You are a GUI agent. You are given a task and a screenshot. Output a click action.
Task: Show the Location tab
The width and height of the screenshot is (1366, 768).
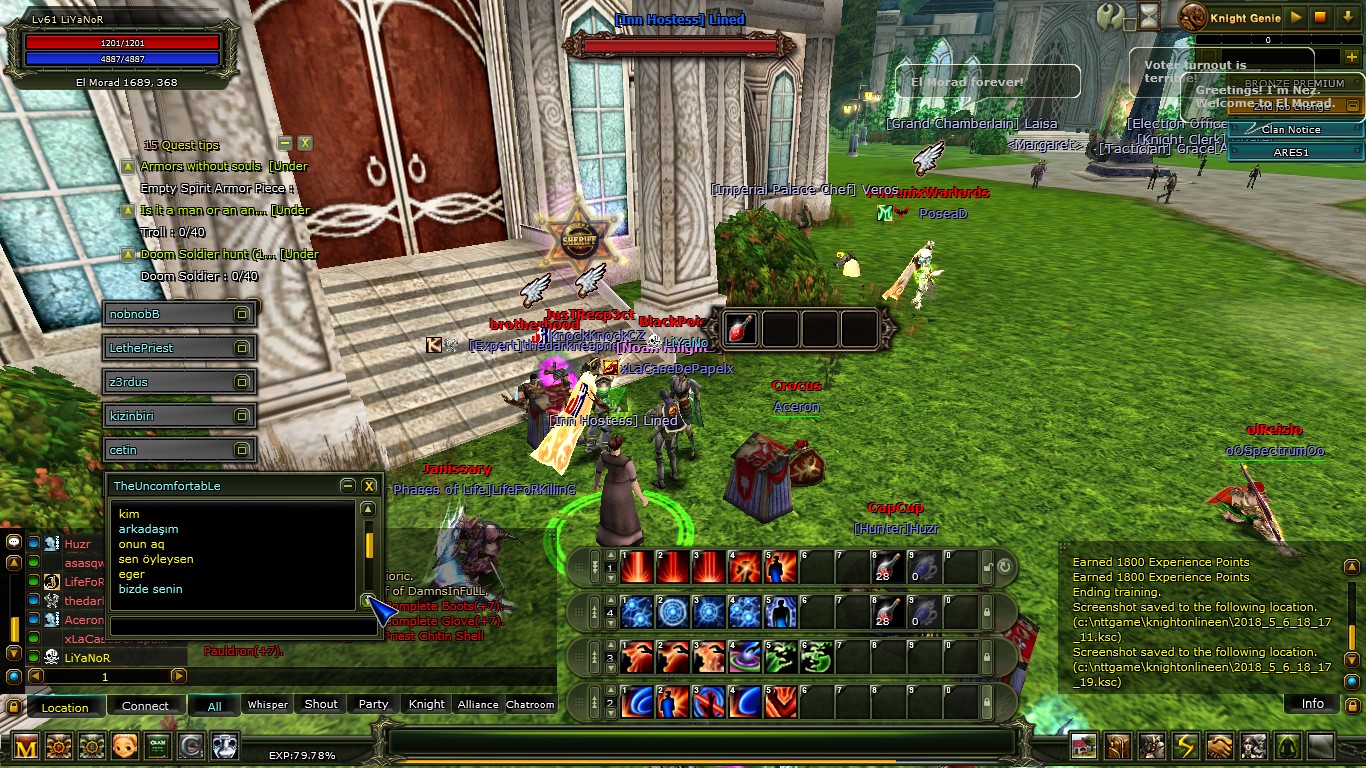tap(65, 707)
